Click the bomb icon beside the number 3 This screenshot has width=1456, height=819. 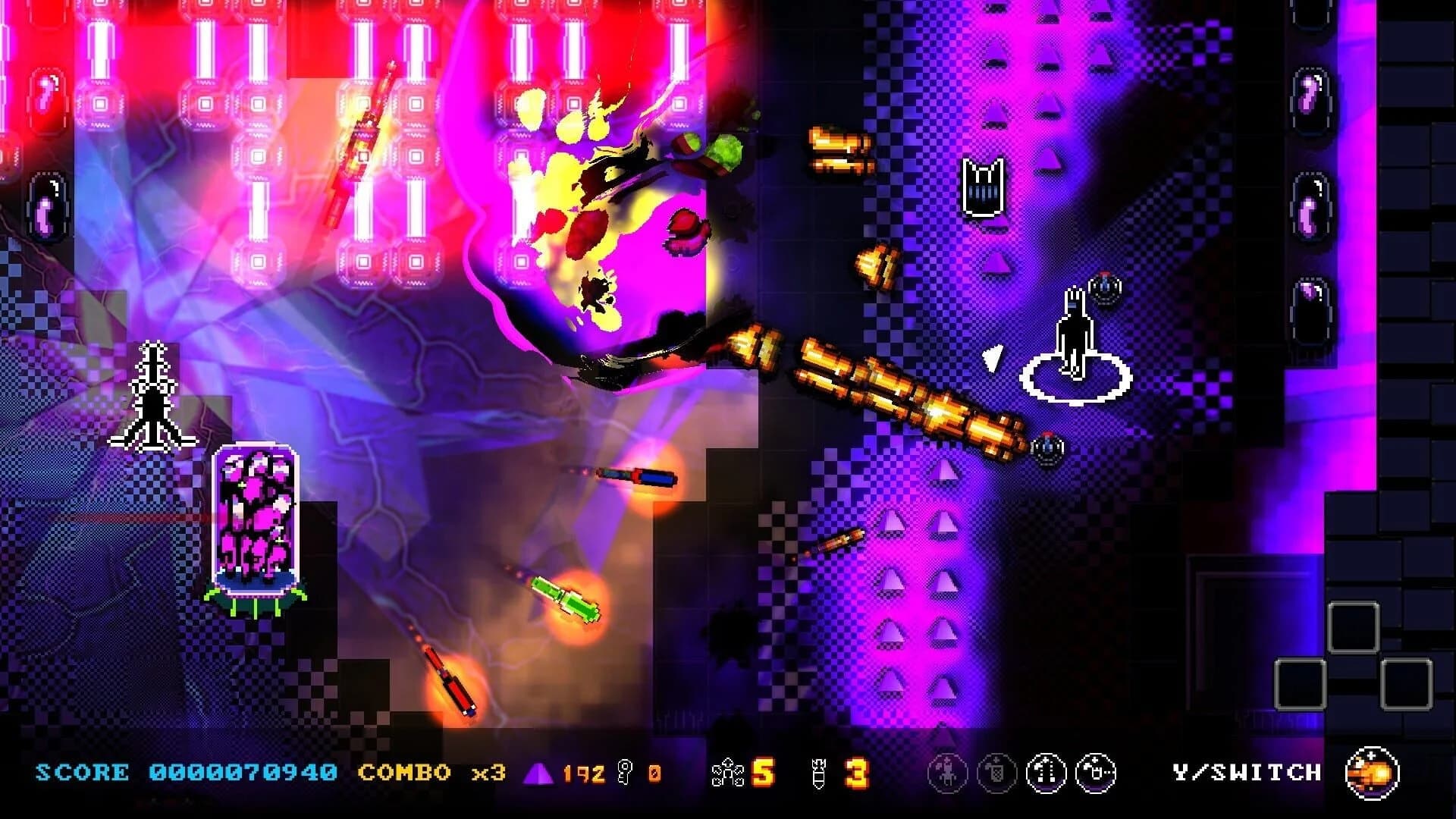coord(819,771)
